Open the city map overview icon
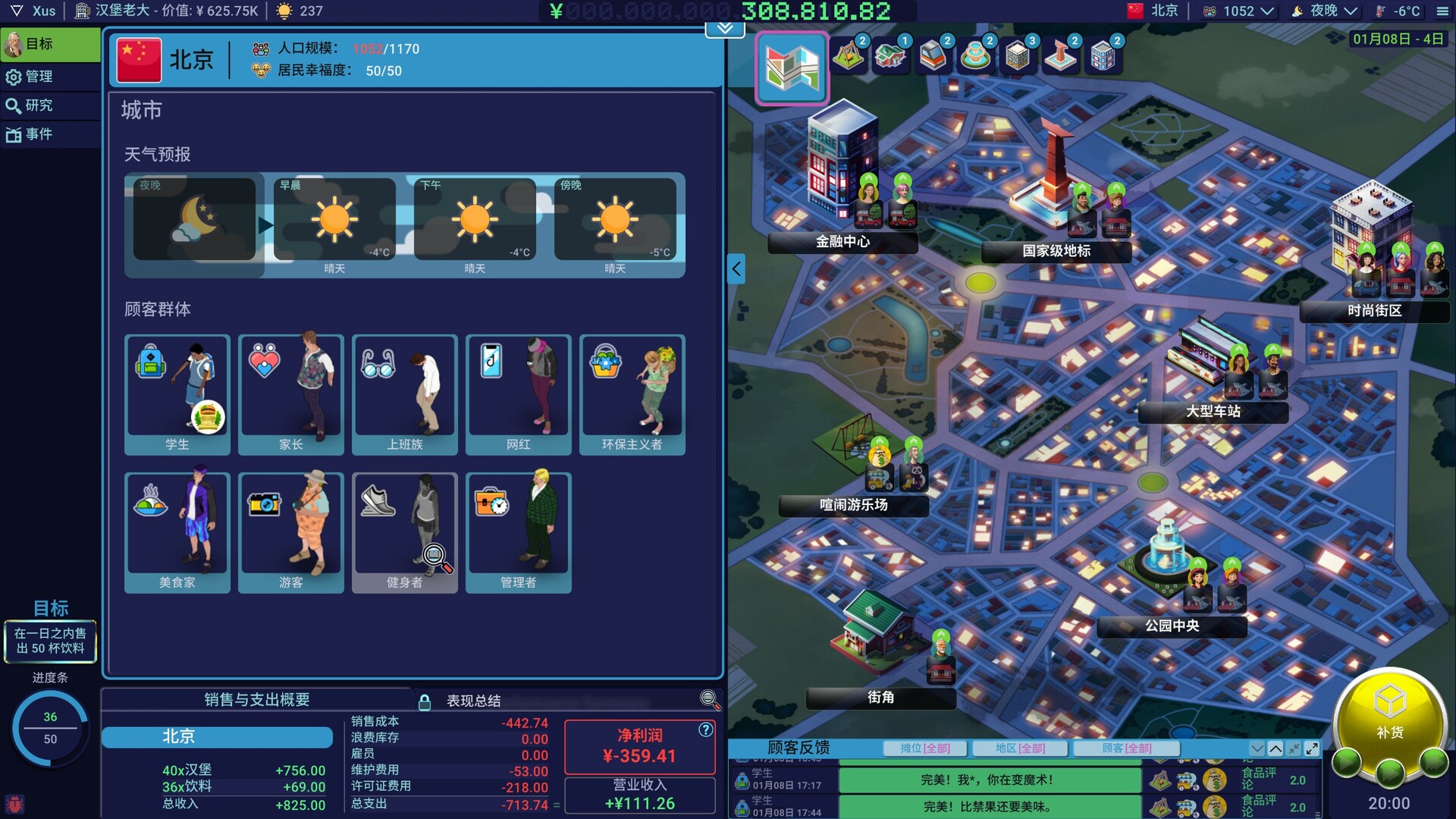 tap(791, 68)
